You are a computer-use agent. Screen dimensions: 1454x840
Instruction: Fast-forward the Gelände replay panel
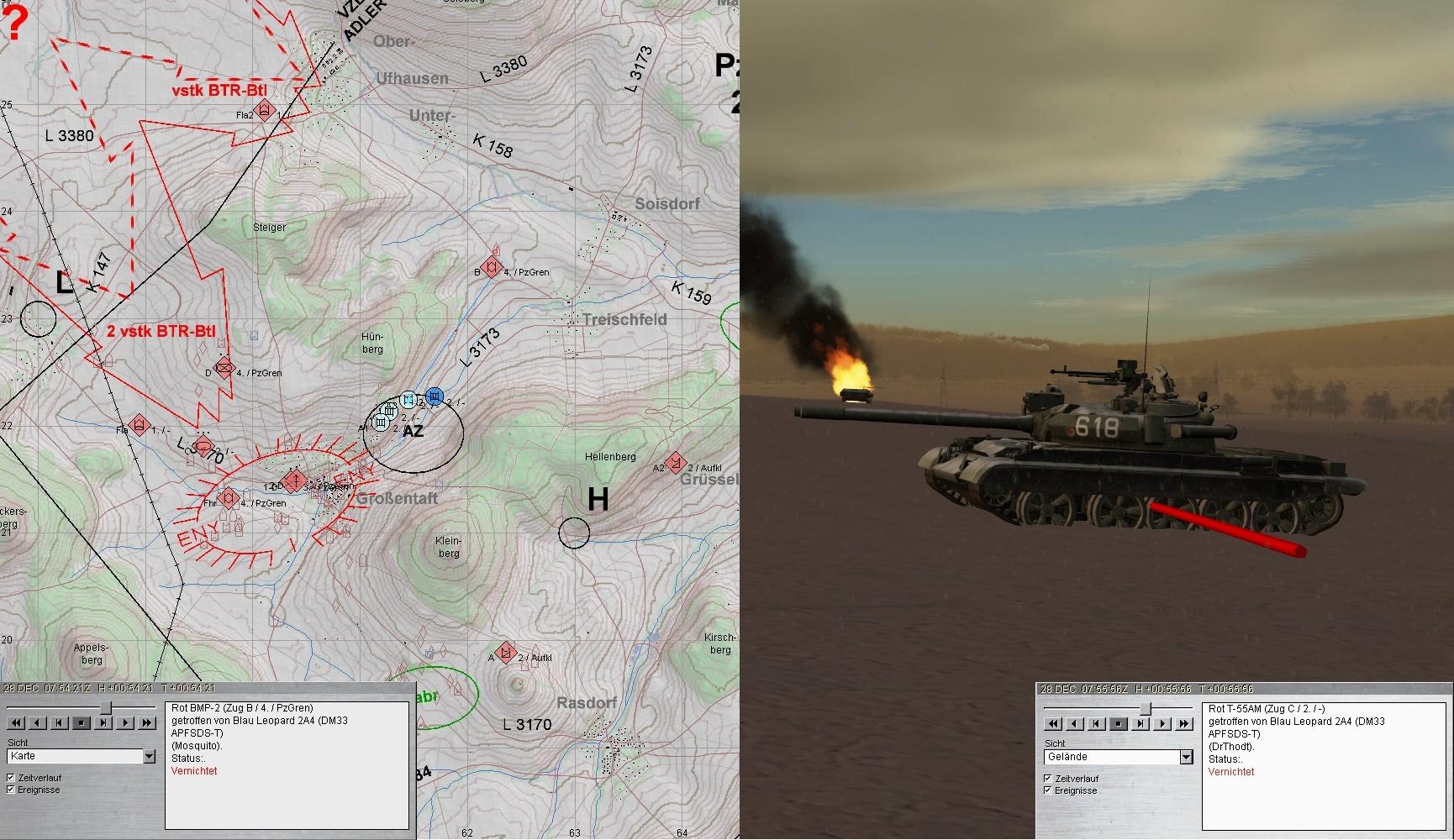pos(1184,723)
